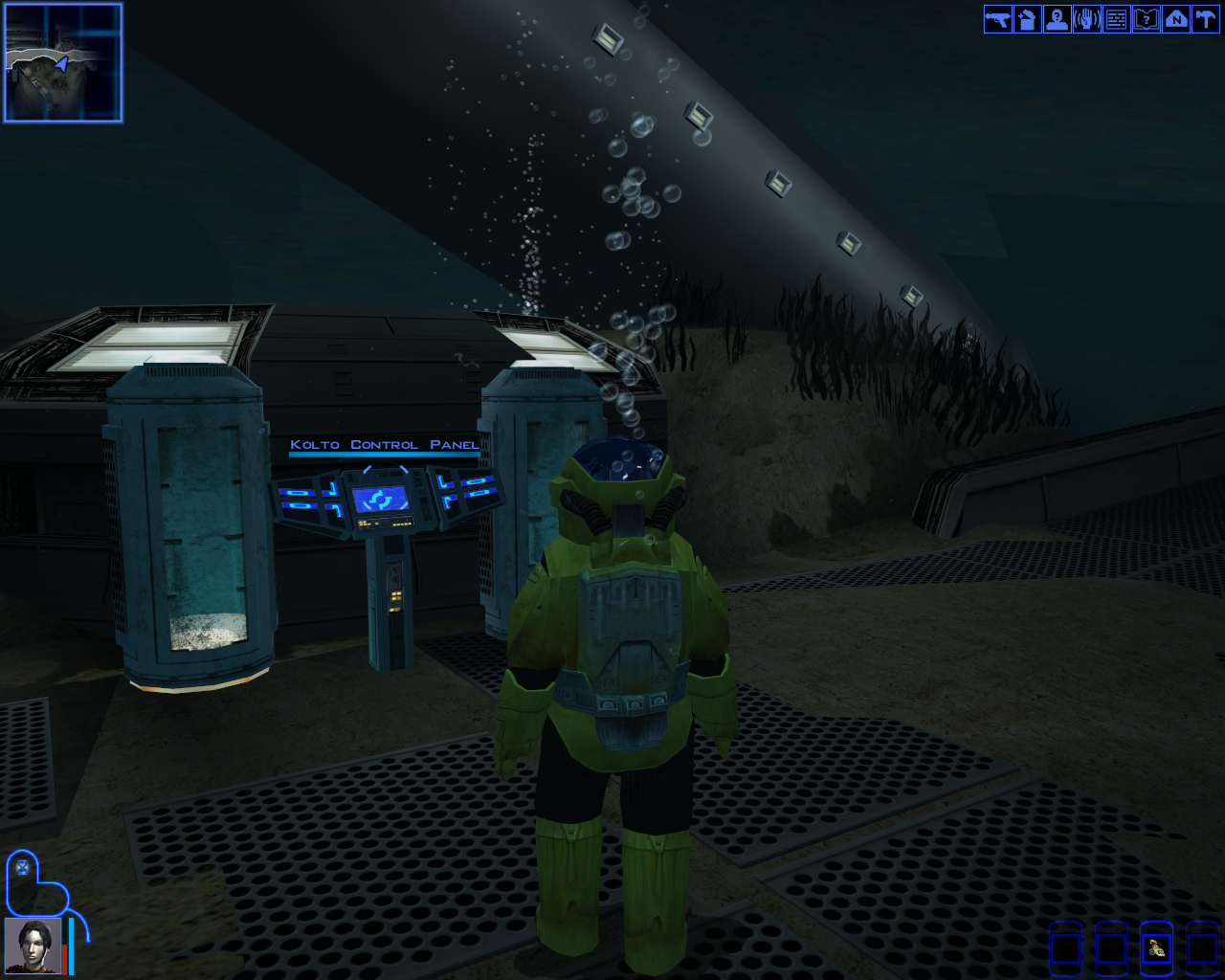
Task: Open the Inventory using the container icon
Action: pyautogui.click(x=1027, y=19)
